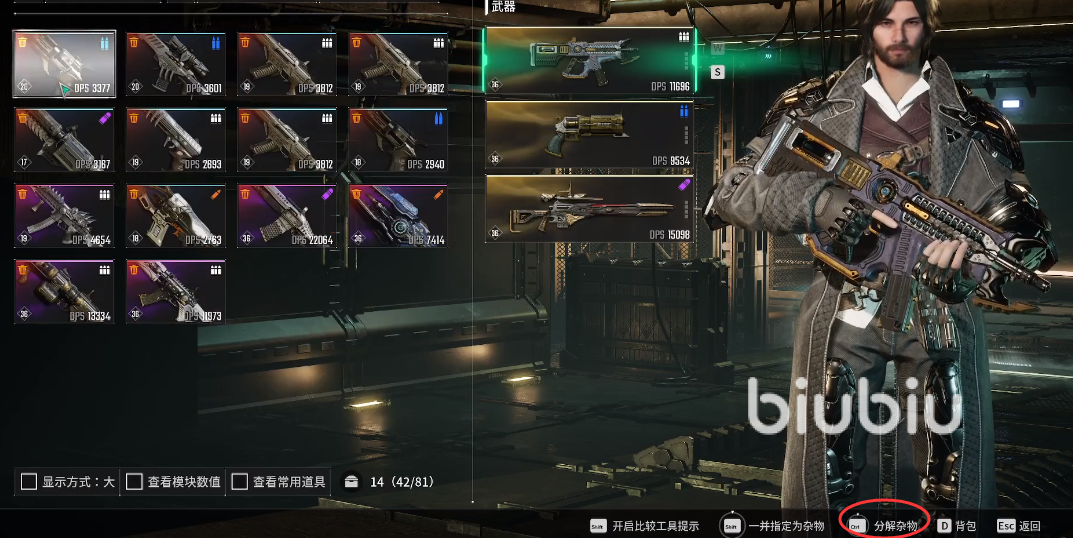Select the inventory weapon with DPS 3377
This screenshot has width=1073, height=538.
(x=64, y=64)
